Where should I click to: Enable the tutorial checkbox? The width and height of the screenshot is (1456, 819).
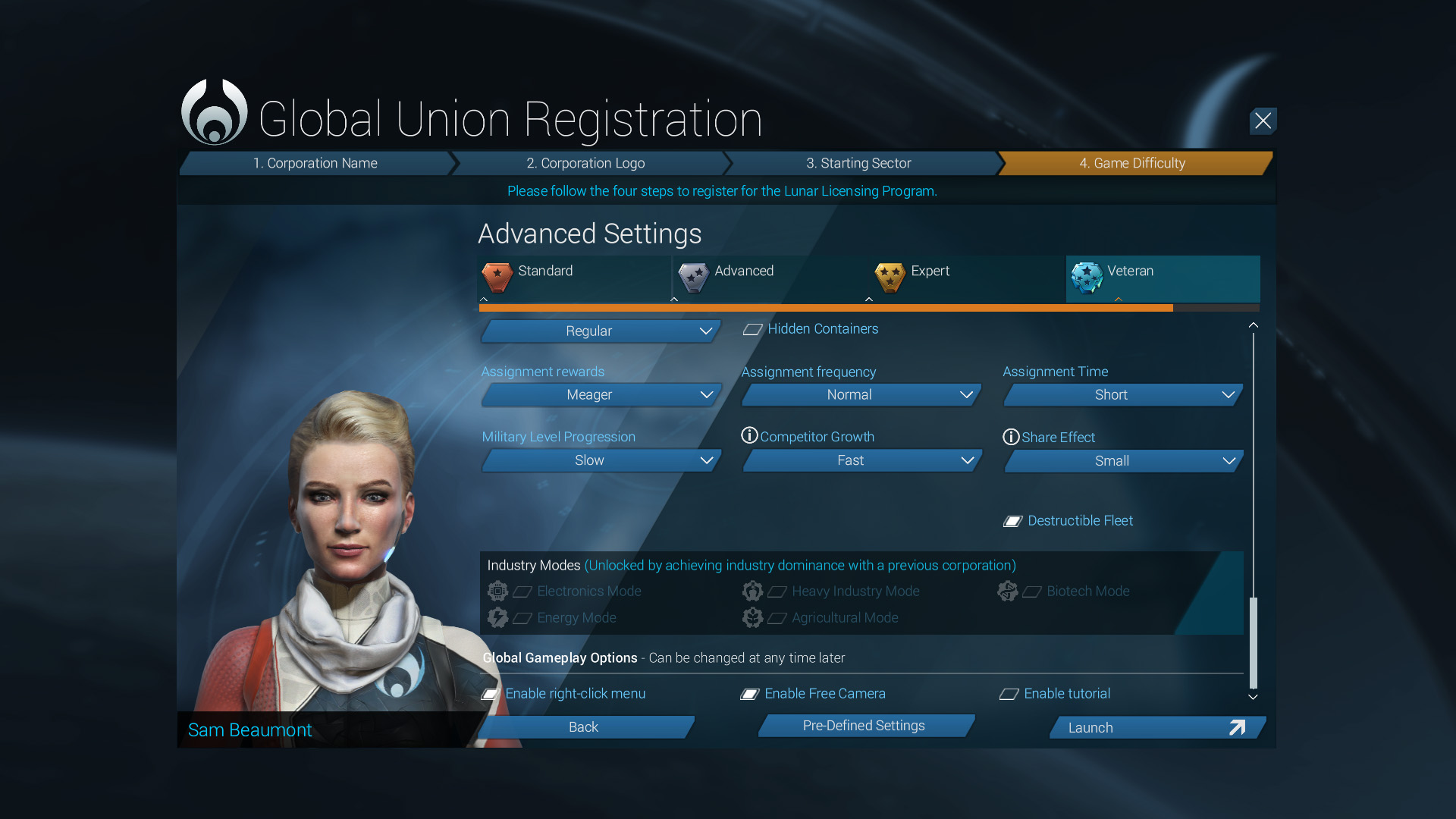pyautogui.click(x=1009, y=694)
